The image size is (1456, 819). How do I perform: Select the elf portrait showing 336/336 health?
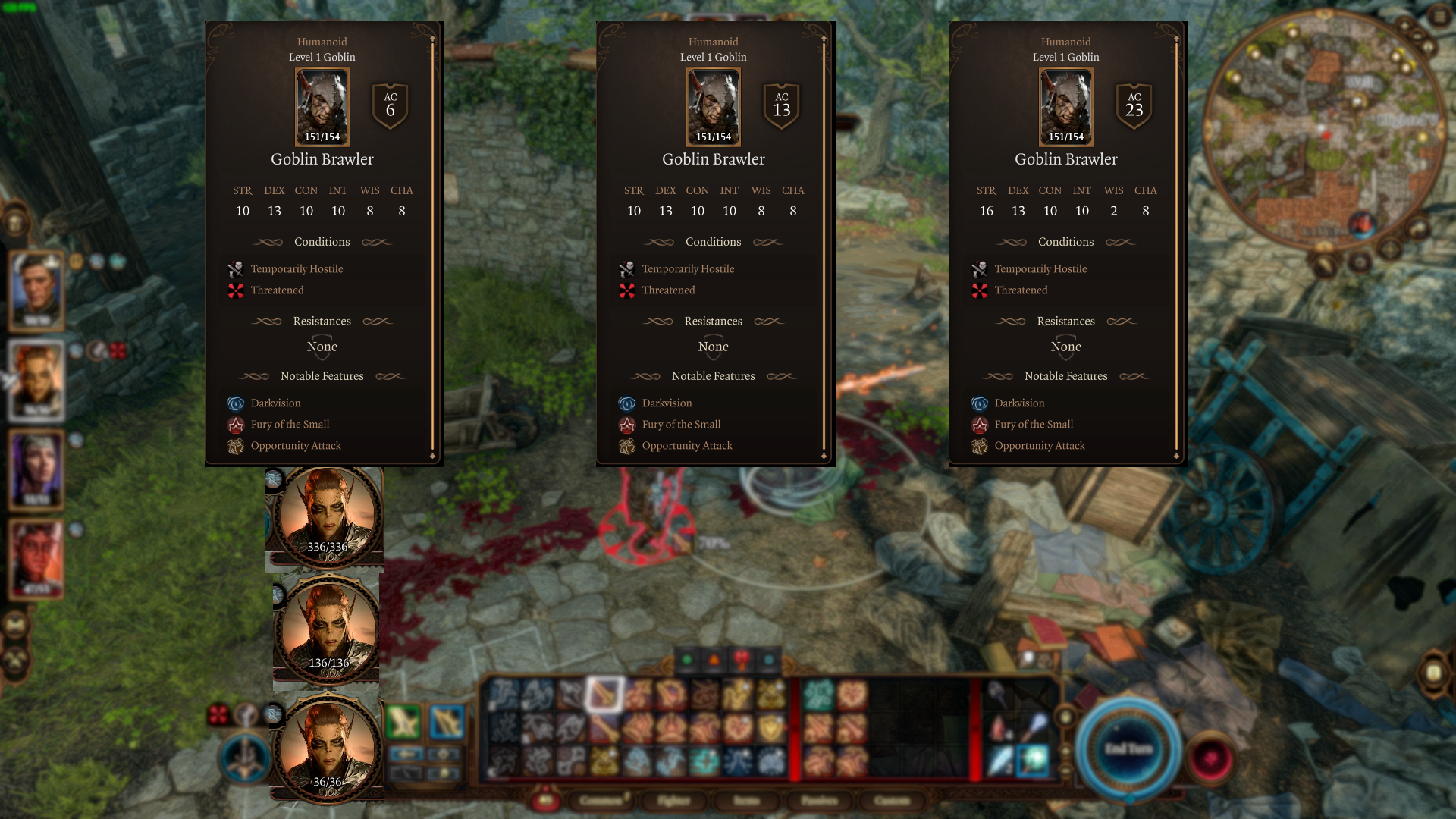[x=327, y=516]
